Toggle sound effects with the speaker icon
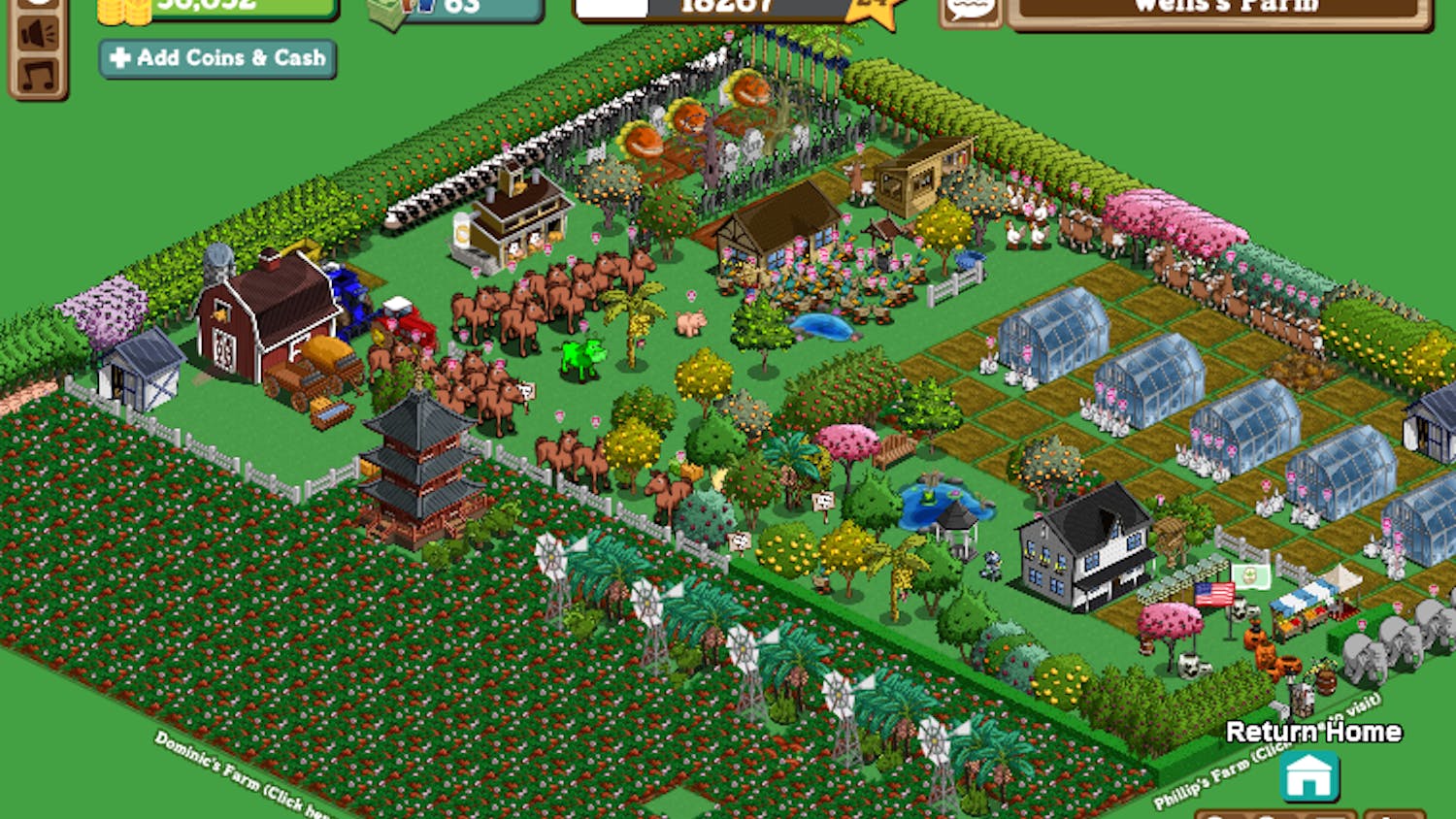This screenshot has width=1456, height=819. 39,34
